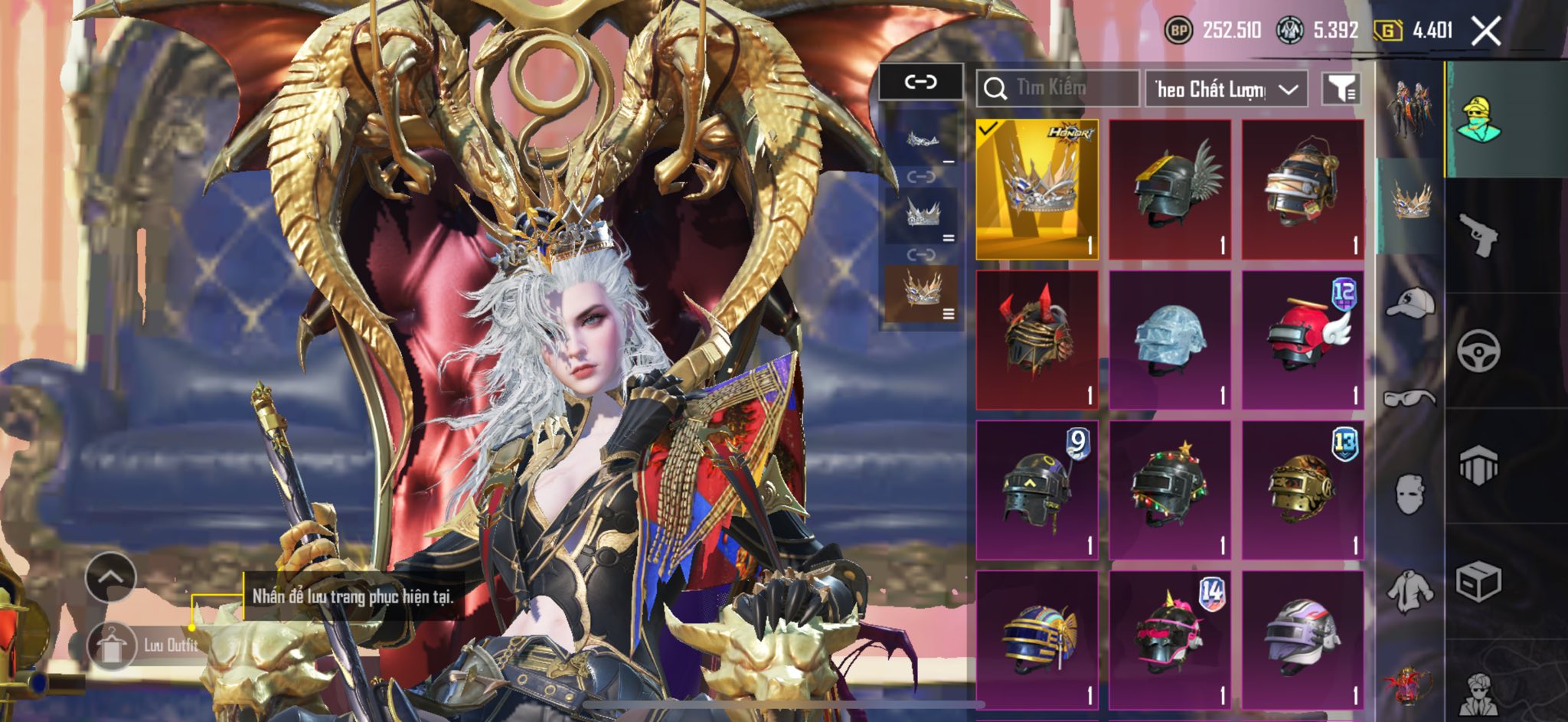This screenshot has height=722, width=1568.
Task: Expand the panel with the up arrow
Action: (x=111, y=577)
